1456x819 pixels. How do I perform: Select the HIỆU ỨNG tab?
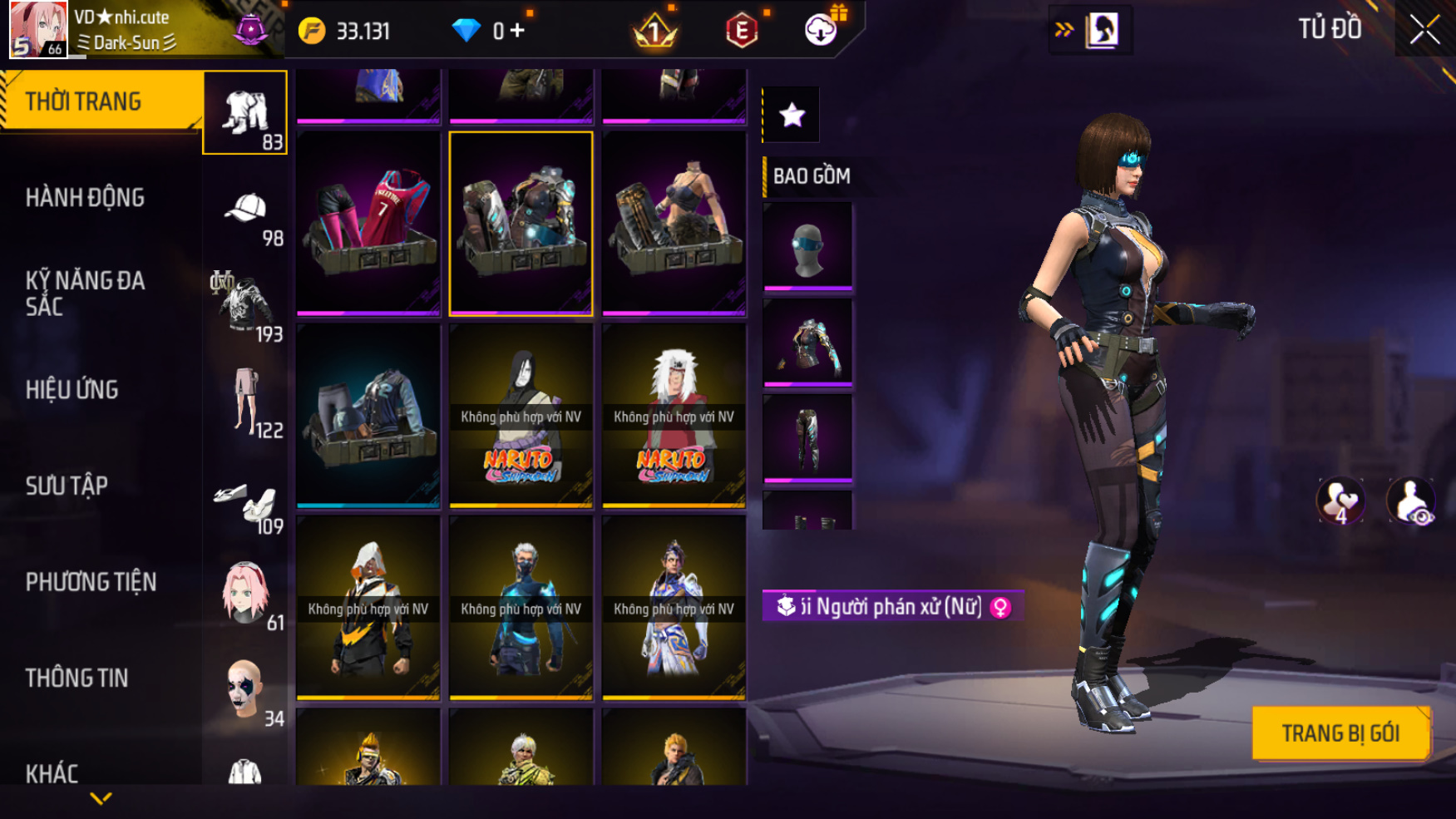click(72, 390)
